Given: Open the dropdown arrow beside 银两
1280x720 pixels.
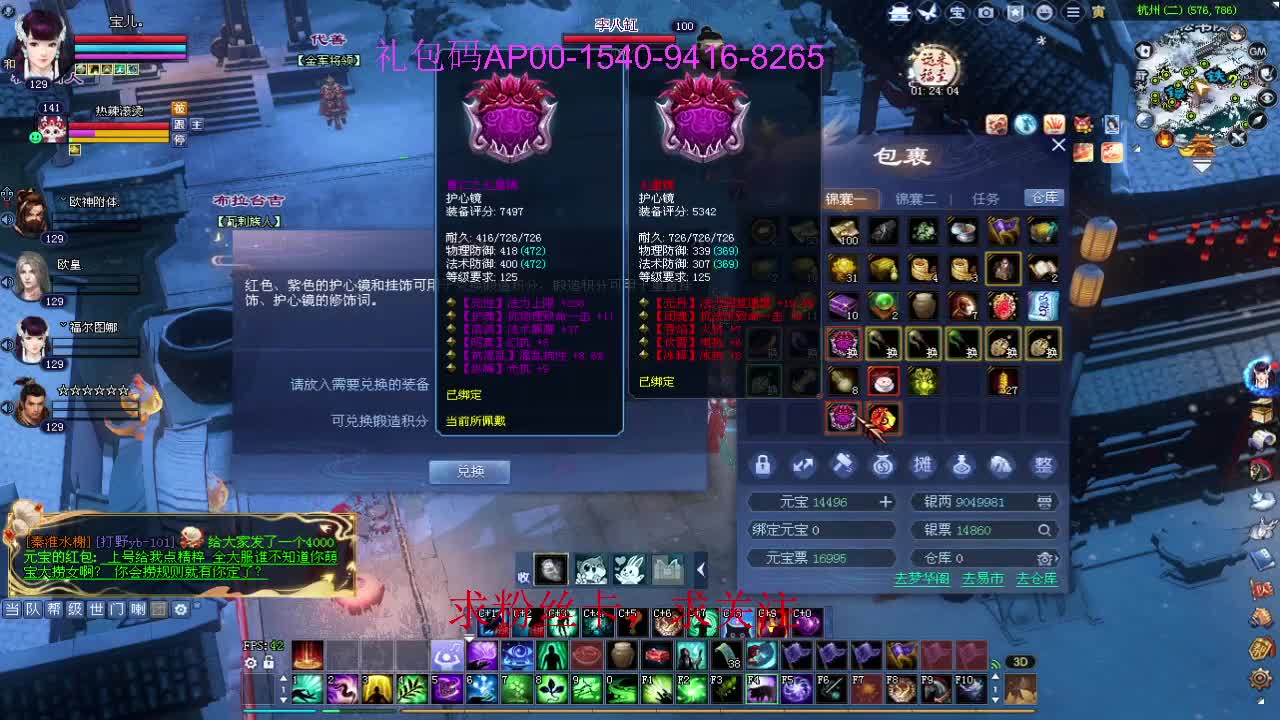Looking at the screenshot, I should [x=1045, y=502].
